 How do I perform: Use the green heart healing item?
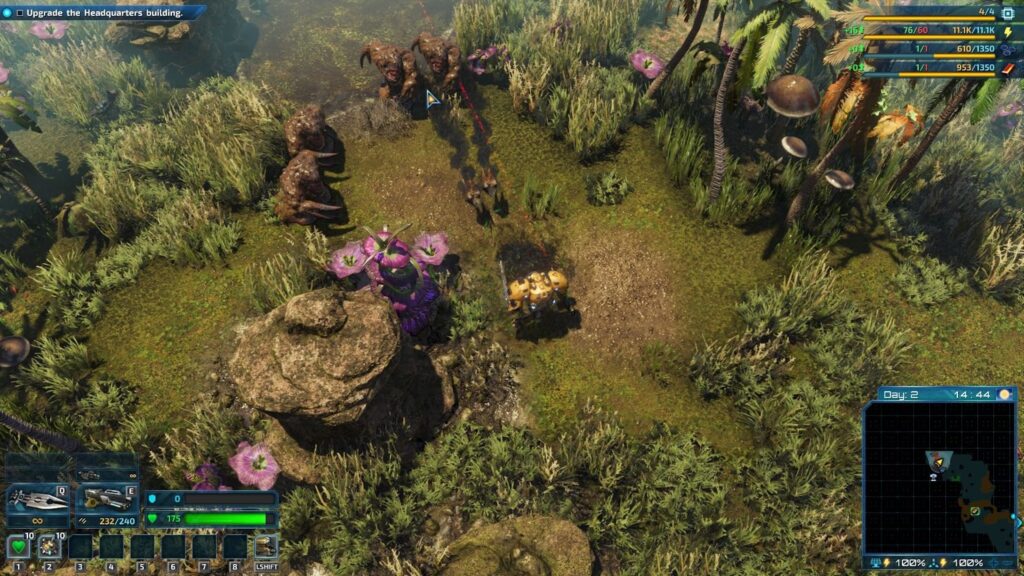pyautogui.click(x=17, y=546)
